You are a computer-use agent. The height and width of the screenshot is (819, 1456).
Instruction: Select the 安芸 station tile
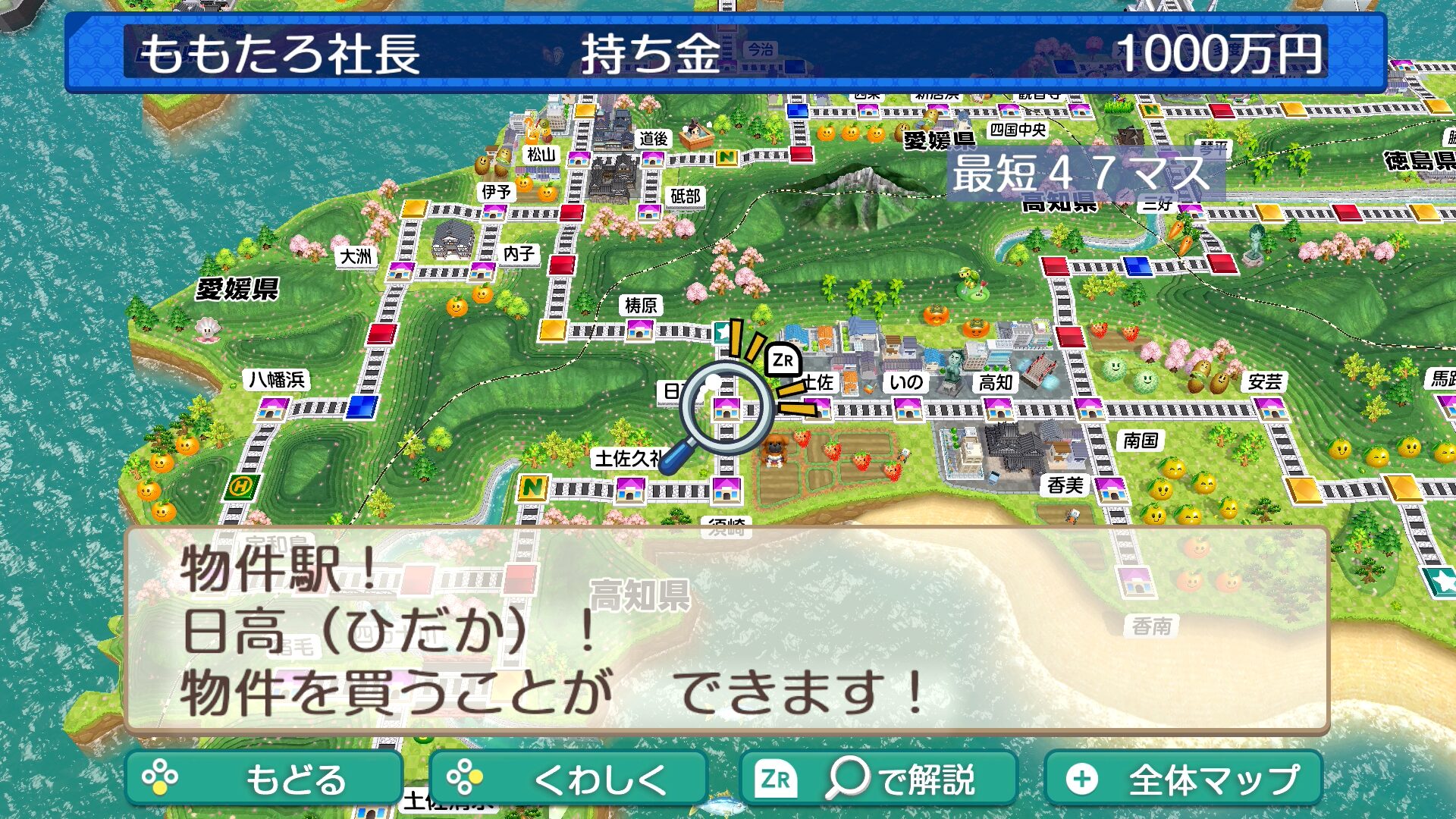tap(1269, 409)
